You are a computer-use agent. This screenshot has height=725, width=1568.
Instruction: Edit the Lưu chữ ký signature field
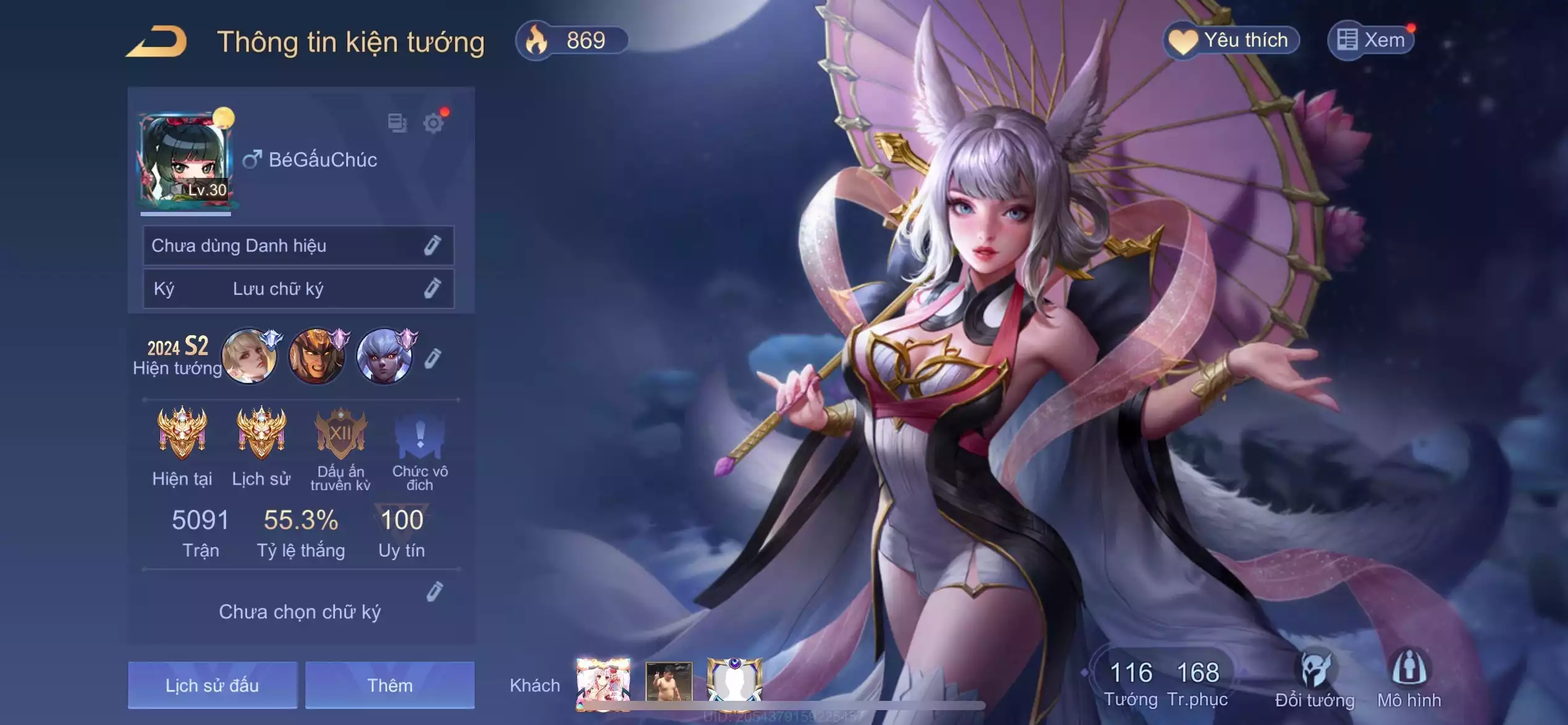point(432,288)
